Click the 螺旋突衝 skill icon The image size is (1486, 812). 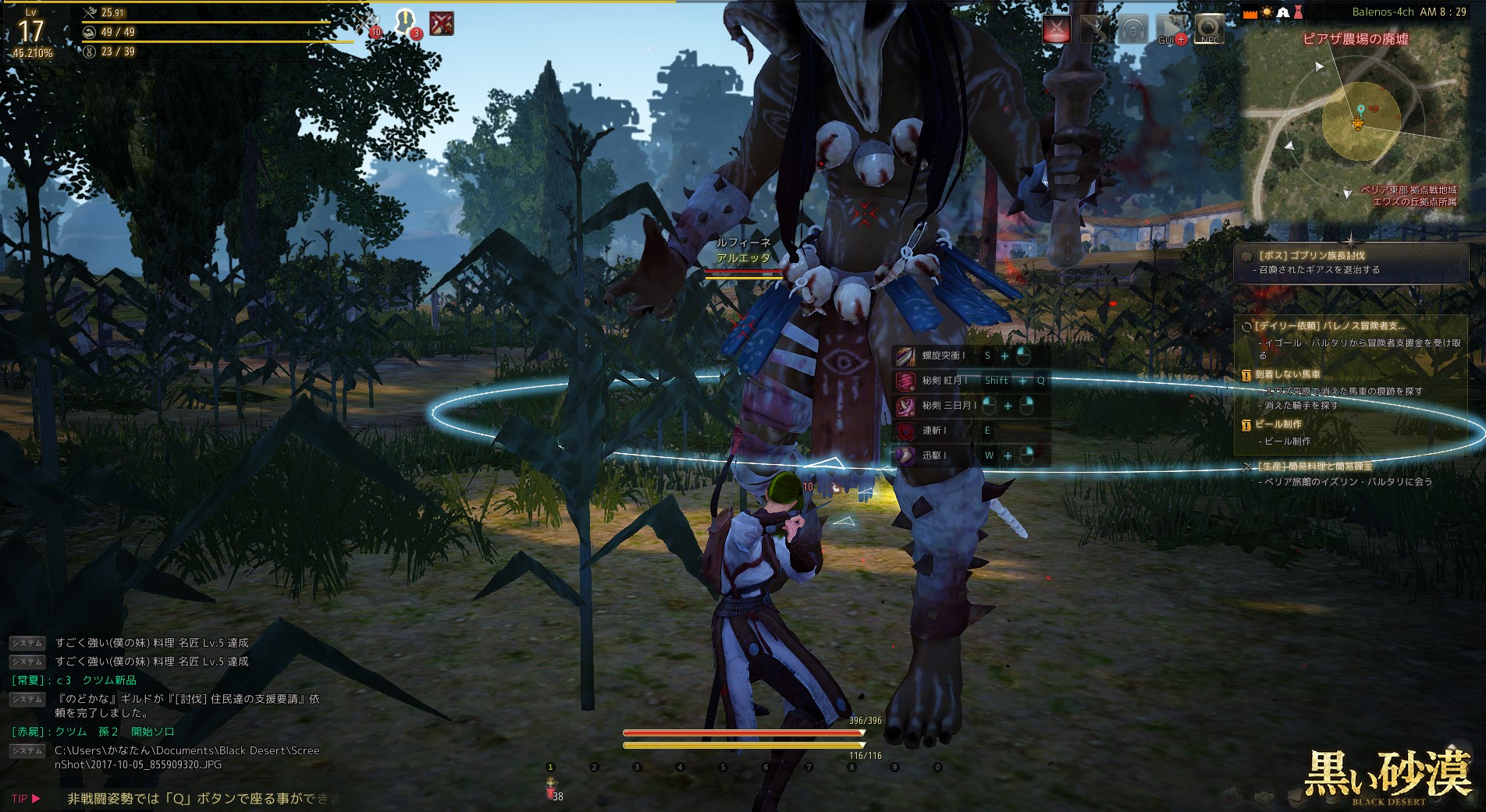point(905,356)
